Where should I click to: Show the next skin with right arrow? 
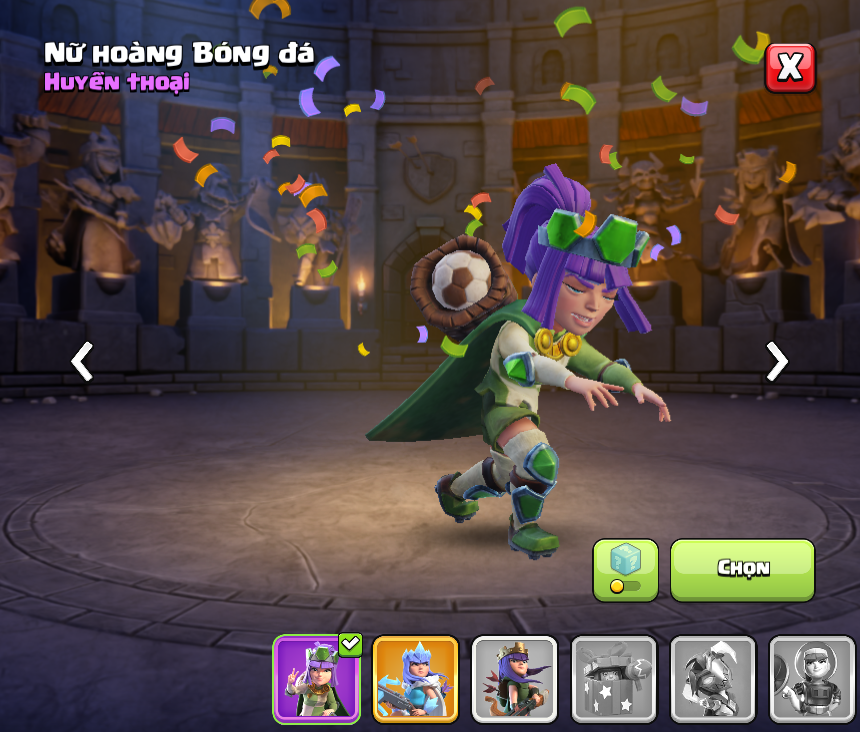[776, 361]
